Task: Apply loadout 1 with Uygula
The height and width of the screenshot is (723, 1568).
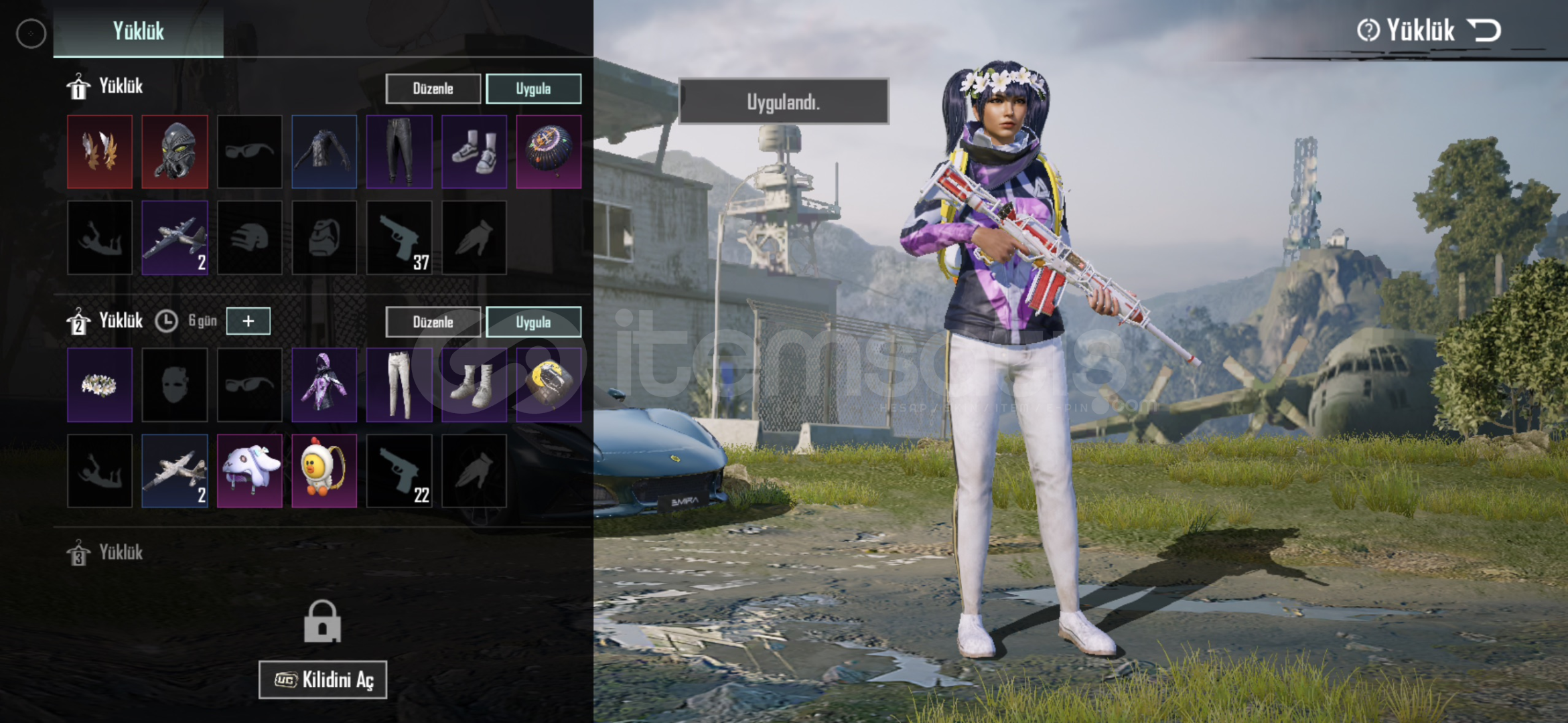Action: click(x=533, y=88)
